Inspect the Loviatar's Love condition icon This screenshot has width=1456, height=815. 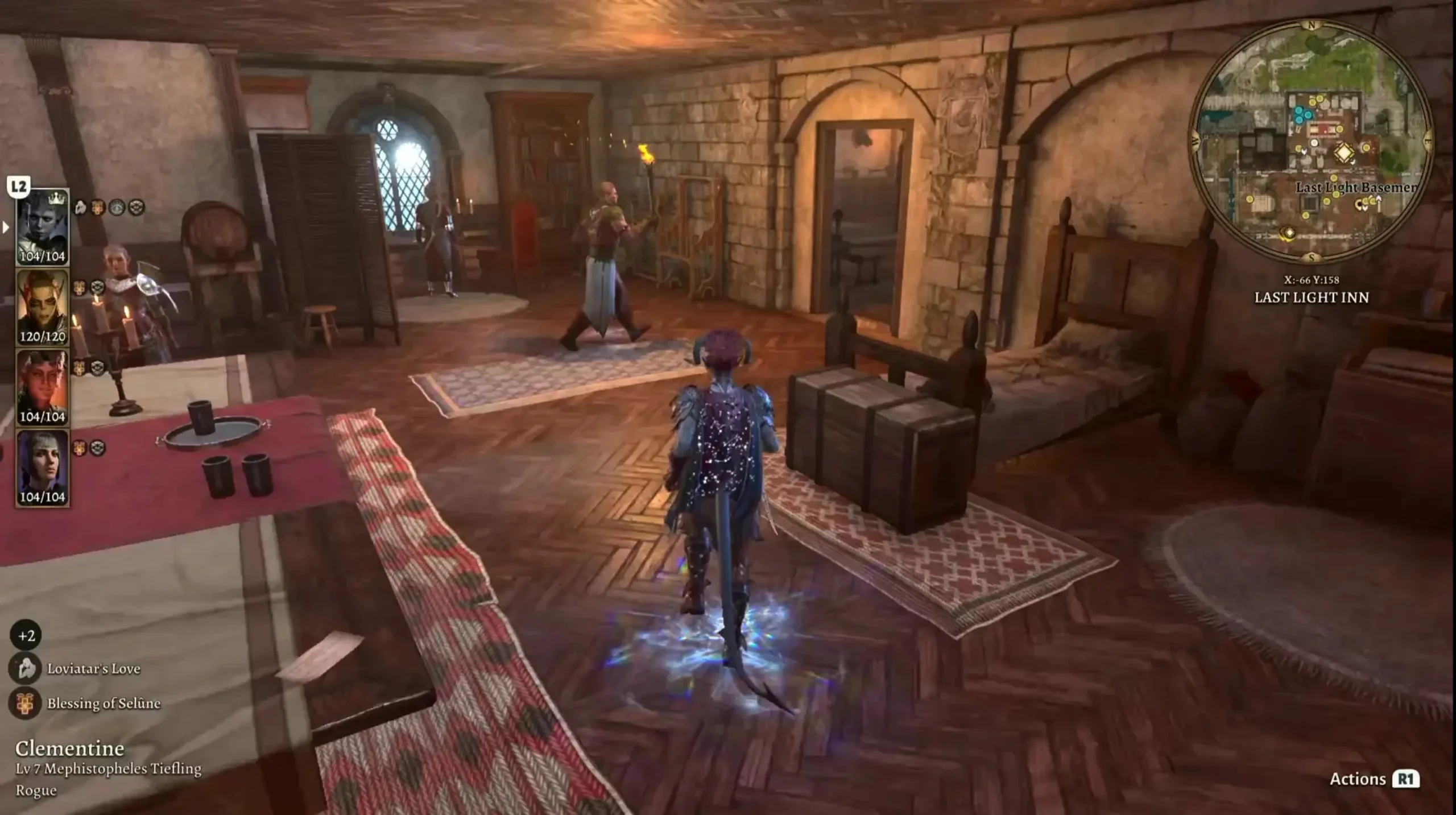(x=25, y=669)
